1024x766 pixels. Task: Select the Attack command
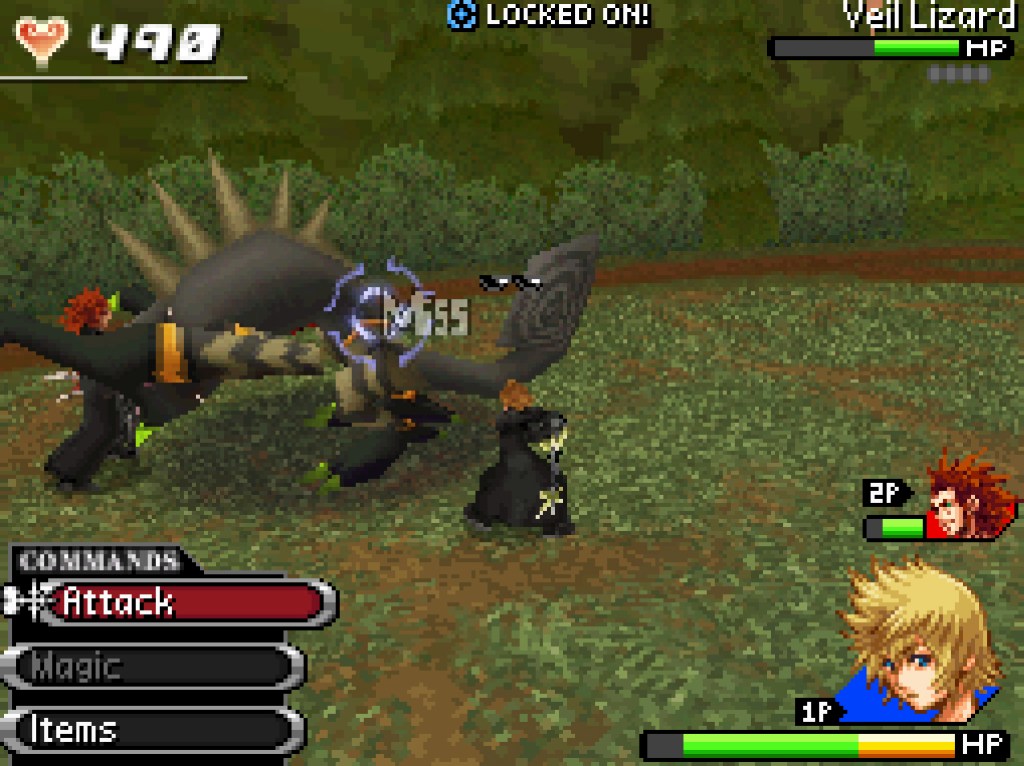(180, 602)
